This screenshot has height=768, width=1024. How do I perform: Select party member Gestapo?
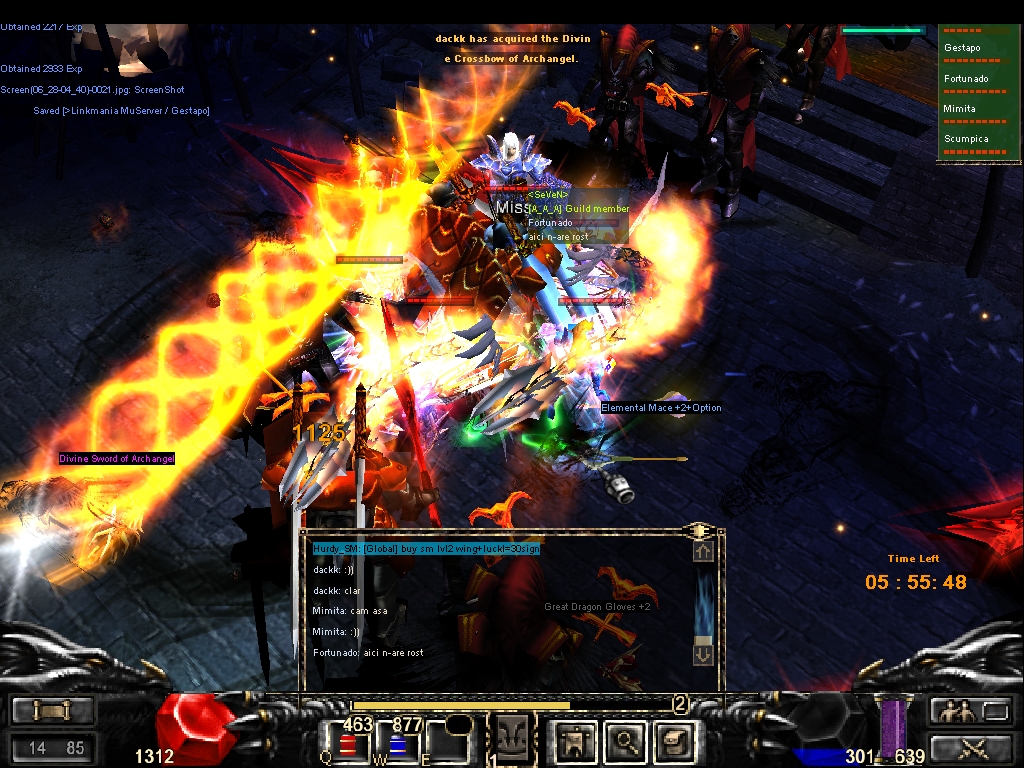click(x=963, y=48)
